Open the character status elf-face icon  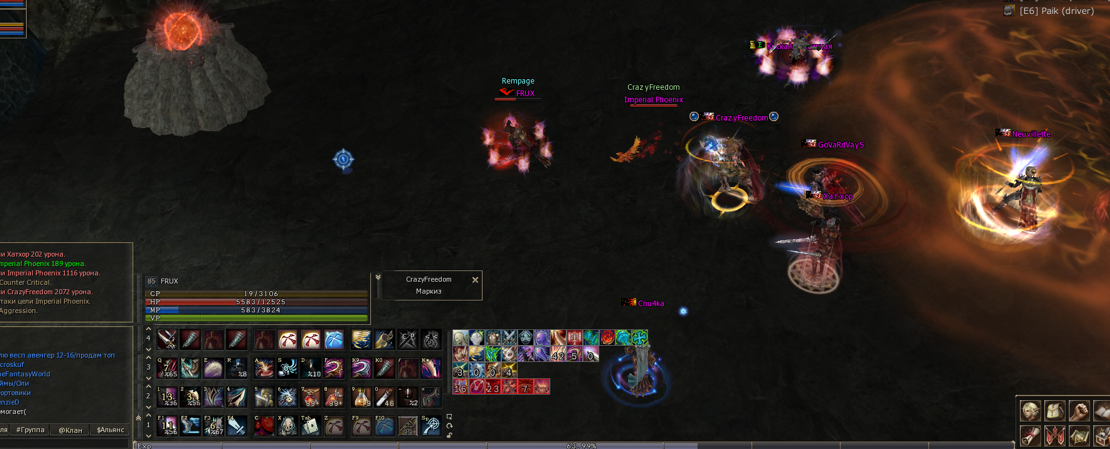pyautogui.click(x=1030, y=411)
